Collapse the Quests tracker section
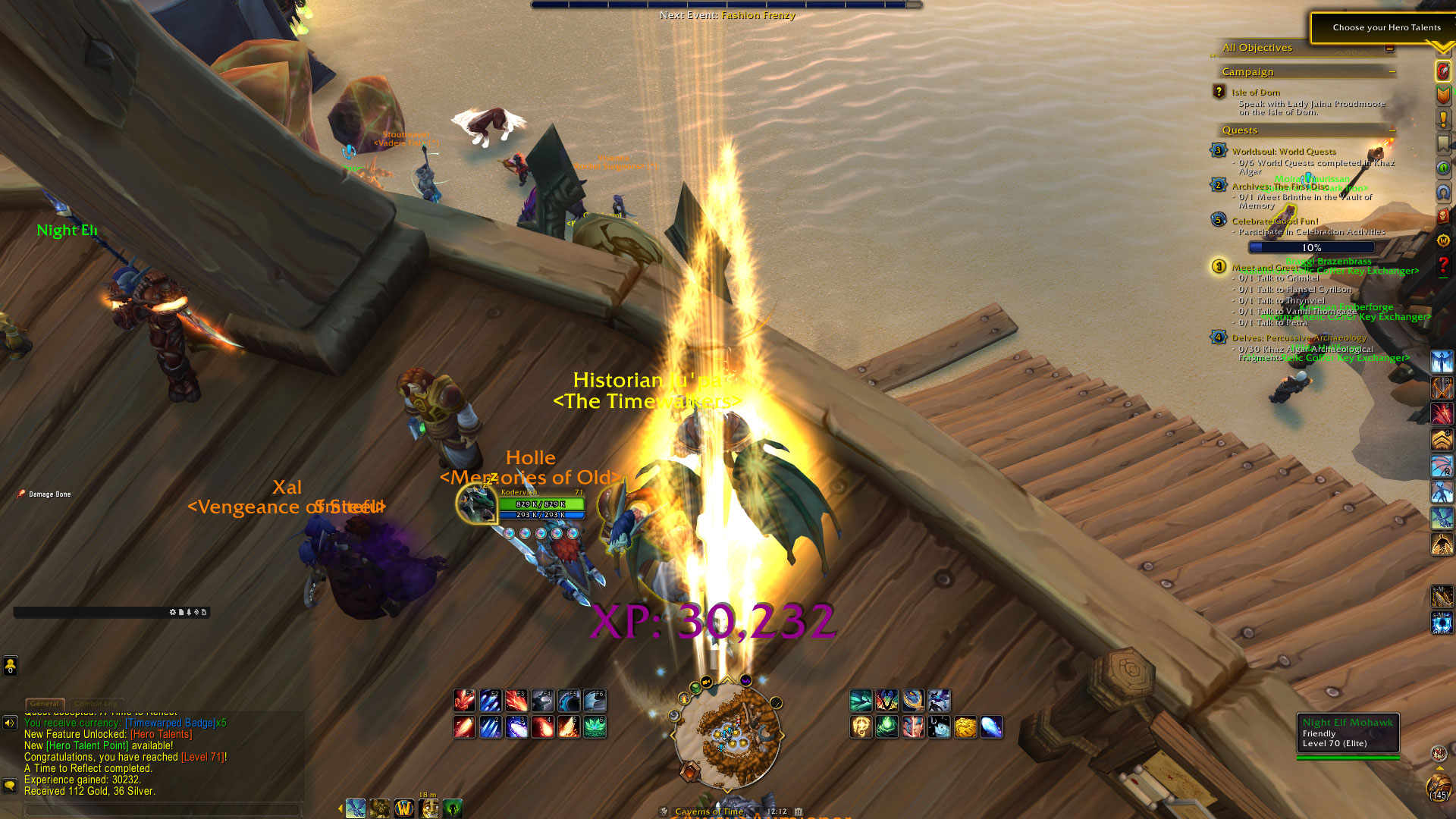The image size is (1456, 819). coord(1392,130)
